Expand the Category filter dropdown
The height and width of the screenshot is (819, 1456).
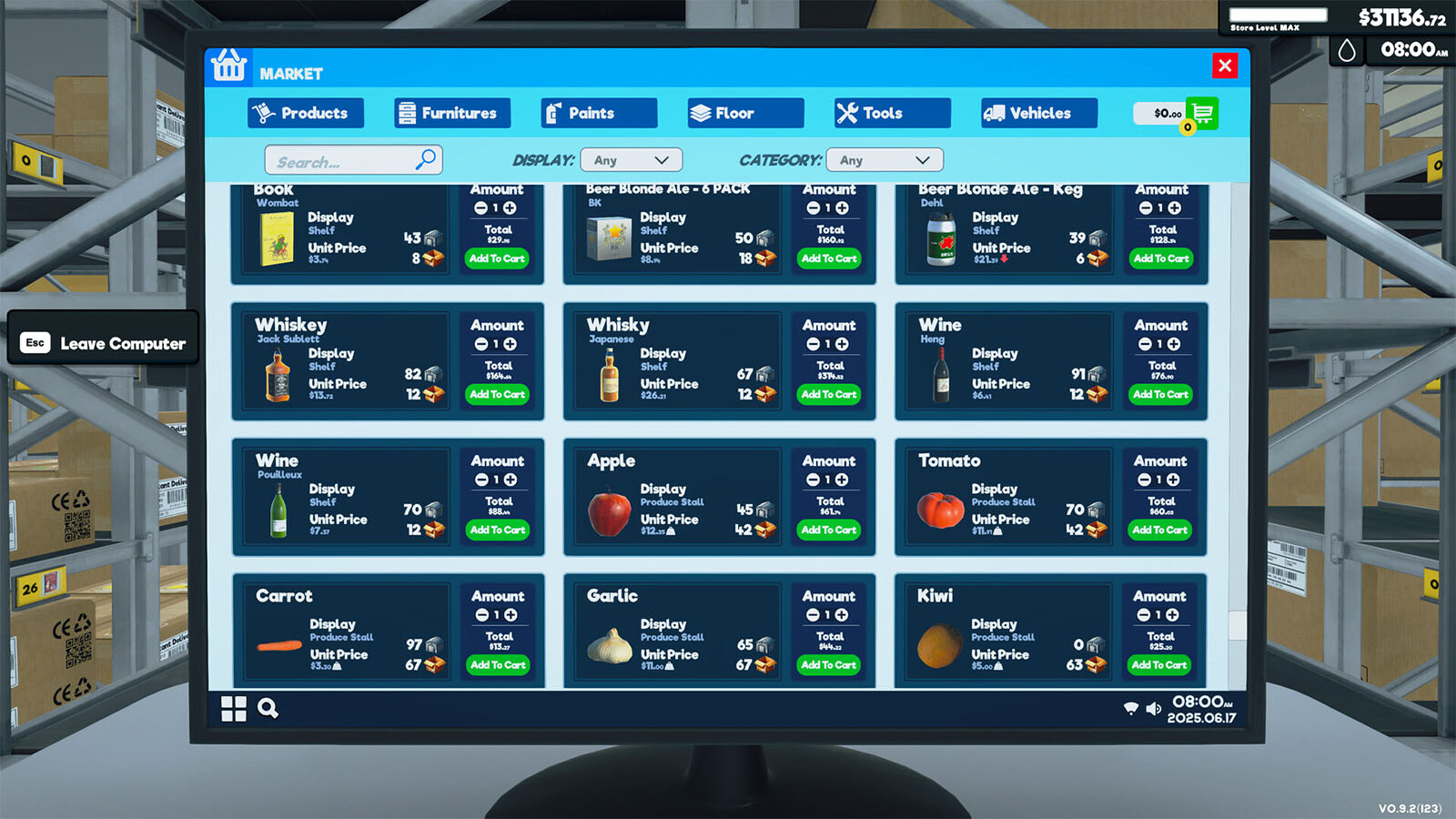[885, 160]
